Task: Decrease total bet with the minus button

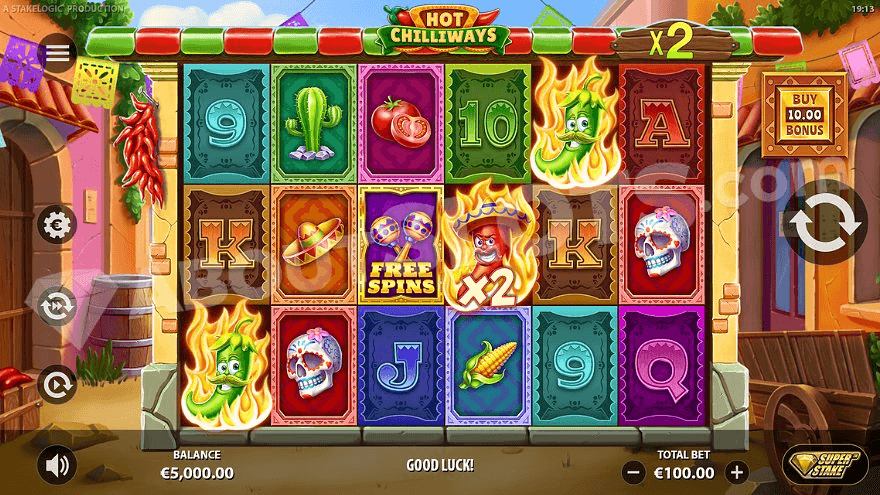Action: point(633,472)
